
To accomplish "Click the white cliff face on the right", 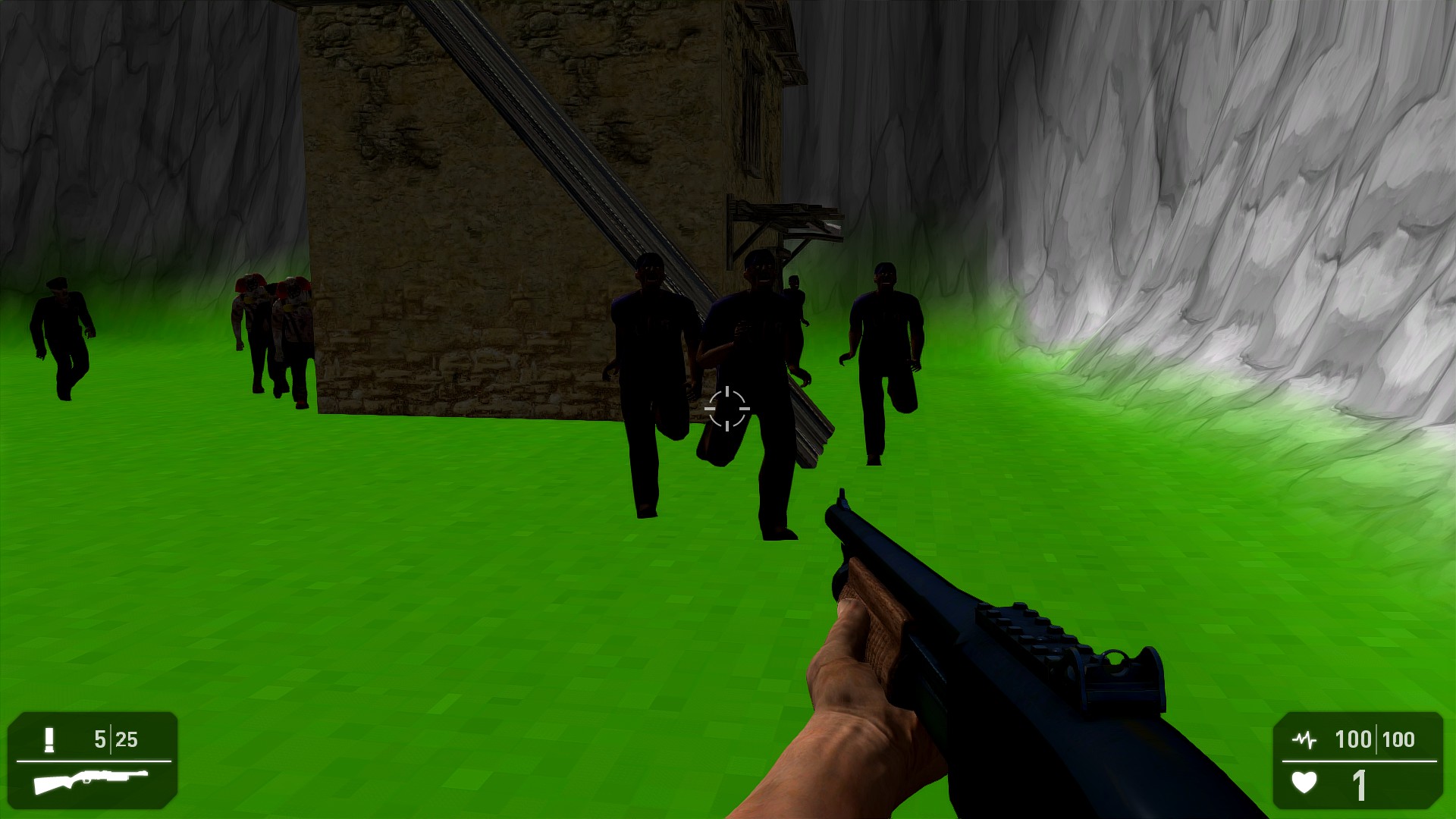I will point(1289,190).
